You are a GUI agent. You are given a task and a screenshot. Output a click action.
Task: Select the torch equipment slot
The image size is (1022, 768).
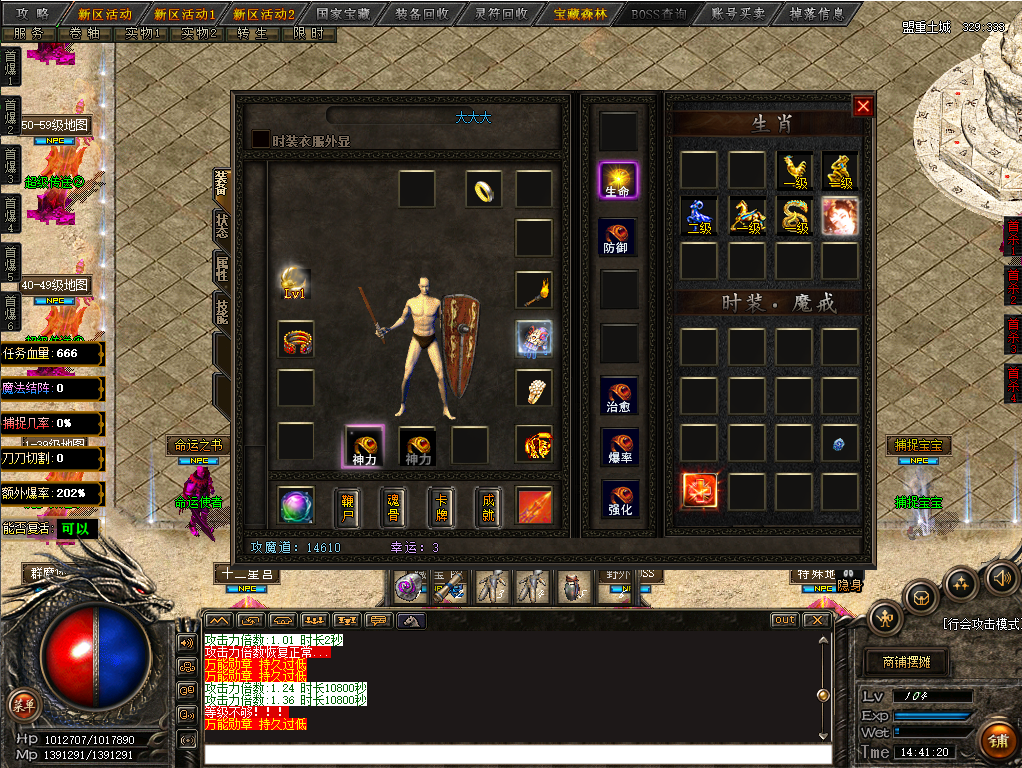pos(534,290)
